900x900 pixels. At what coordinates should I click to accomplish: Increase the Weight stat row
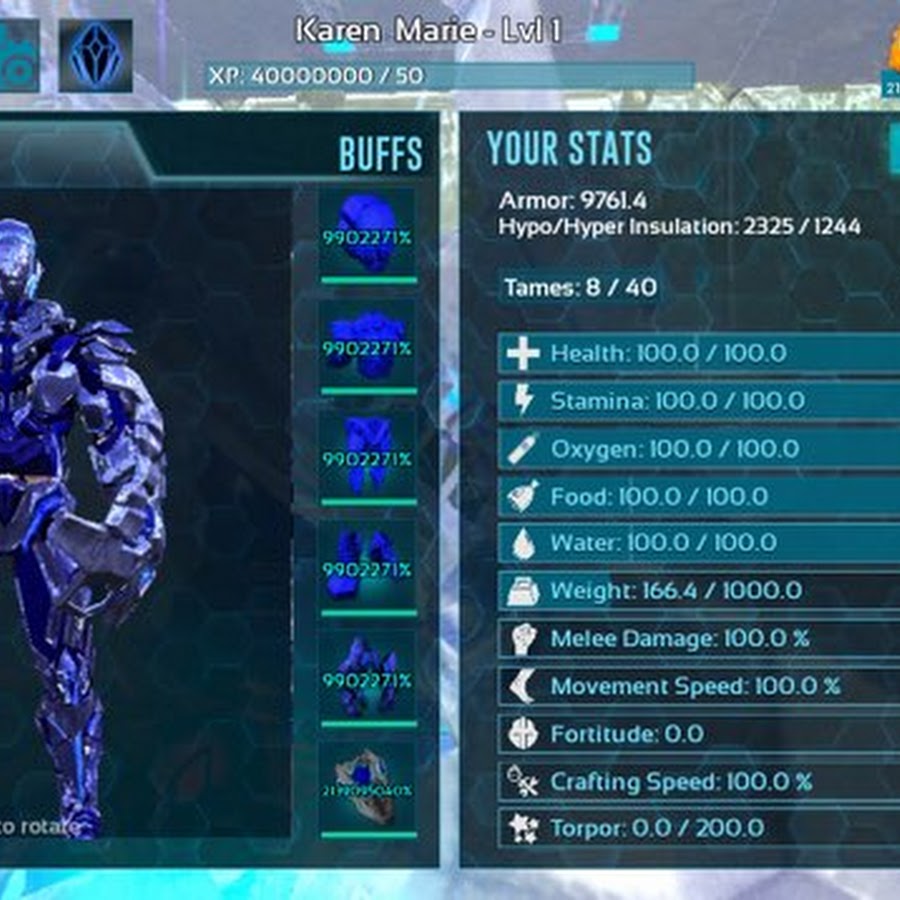[x=699, y=591]
